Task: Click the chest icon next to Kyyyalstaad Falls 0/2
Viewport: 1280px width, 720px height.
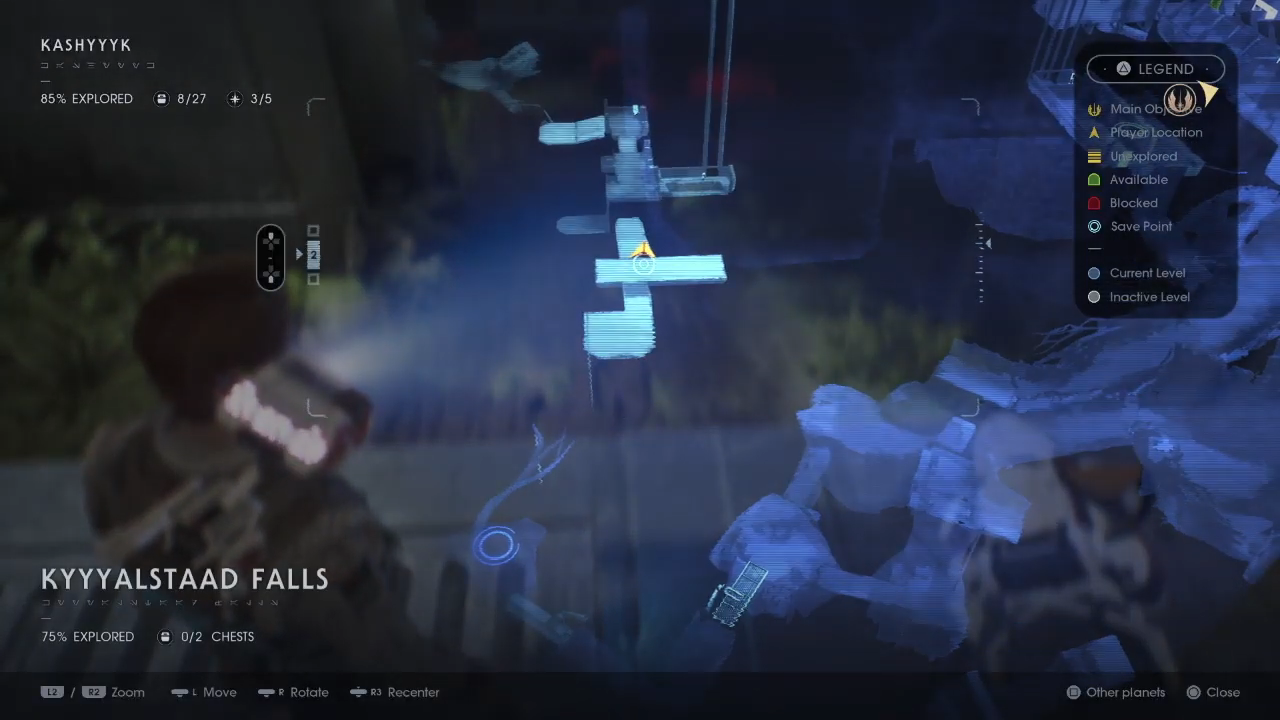Action: (164, 636)
